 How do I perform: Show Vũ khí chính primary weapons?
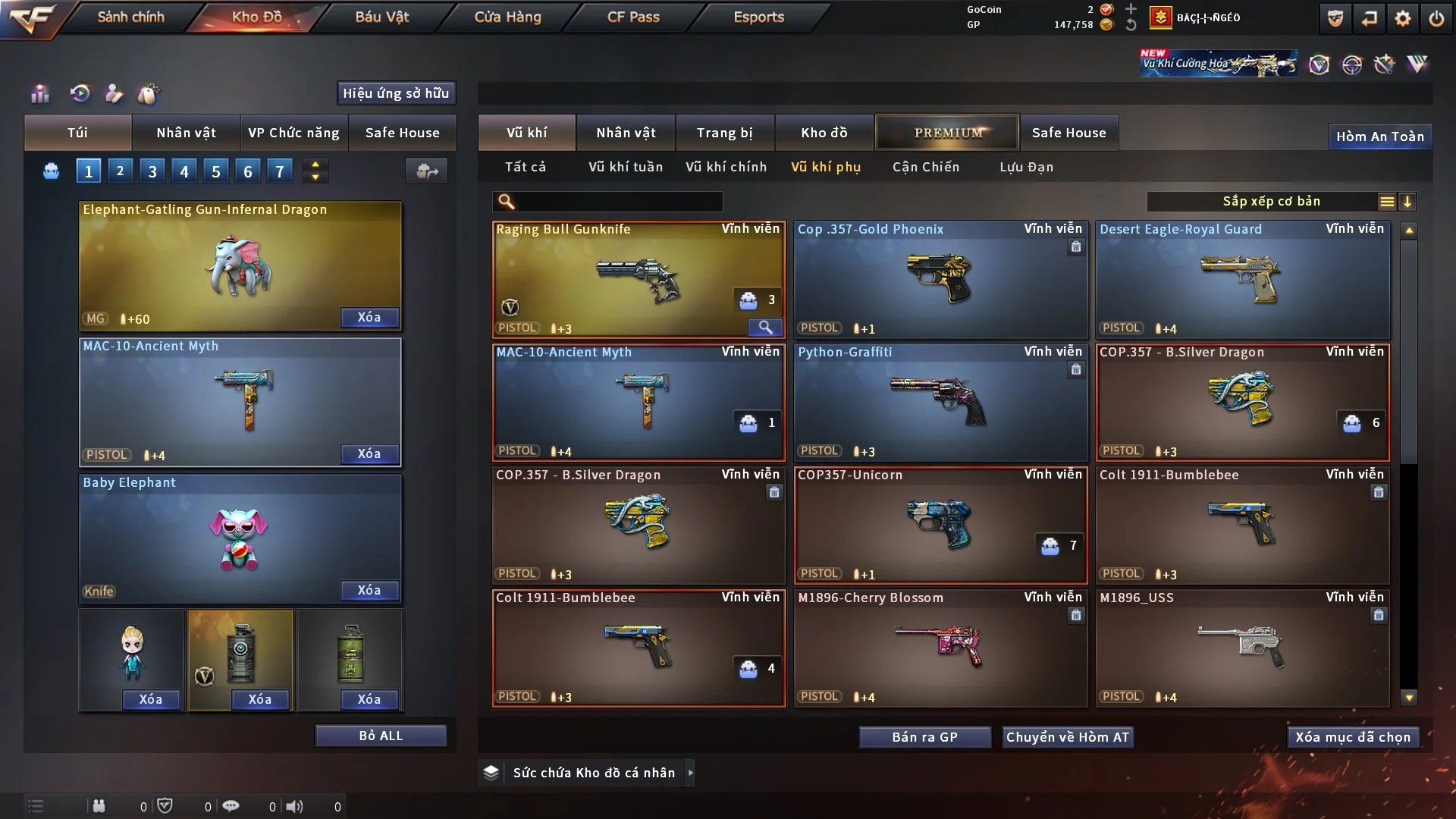point(726,167)
